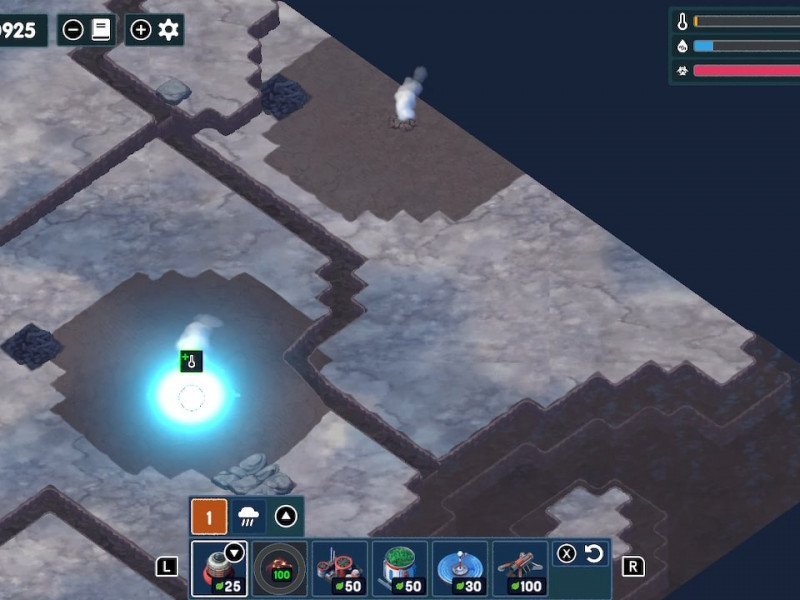The image size is (800, 600).
Task: Choose the building with the green 100 ring
Action: coord(279,569)
